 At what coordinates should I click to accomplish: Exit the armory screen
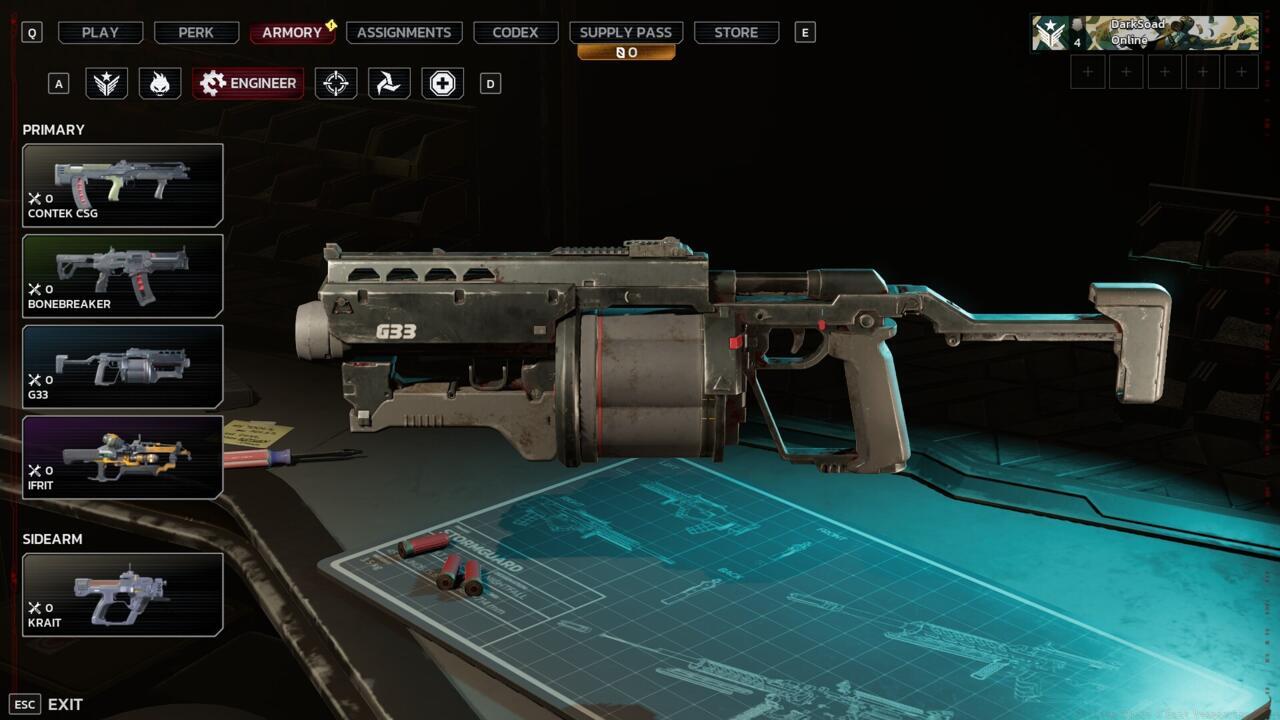click(x=48, y=704)
